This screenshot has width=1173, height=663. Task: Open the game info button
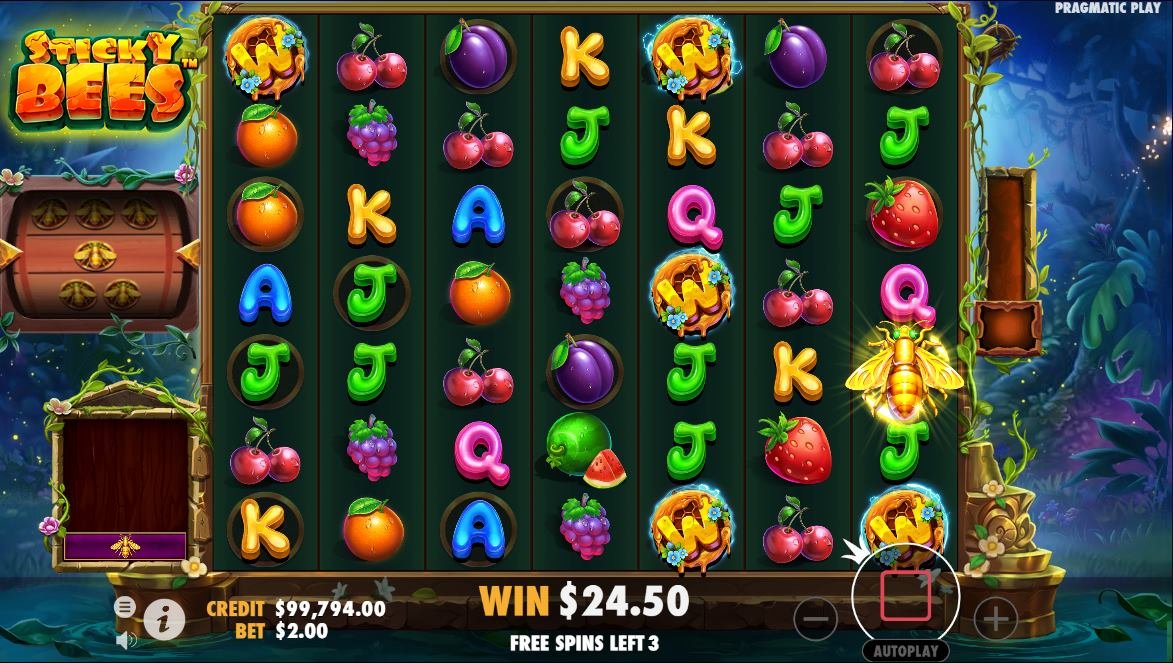(164, 621)
